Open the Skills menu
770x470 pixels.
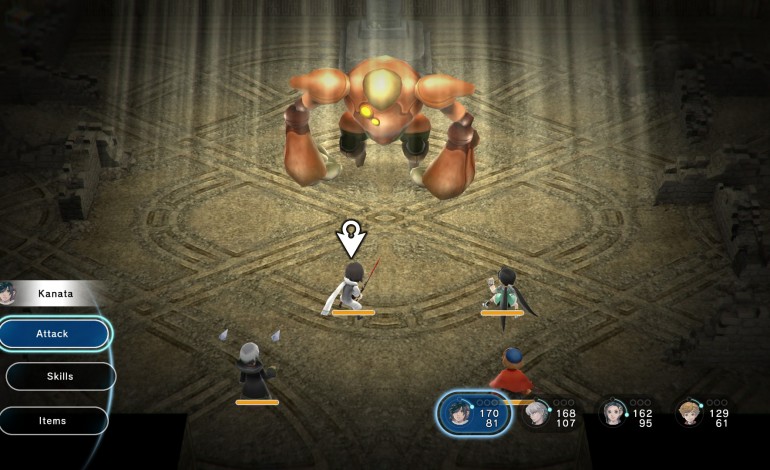coord(60,376)
